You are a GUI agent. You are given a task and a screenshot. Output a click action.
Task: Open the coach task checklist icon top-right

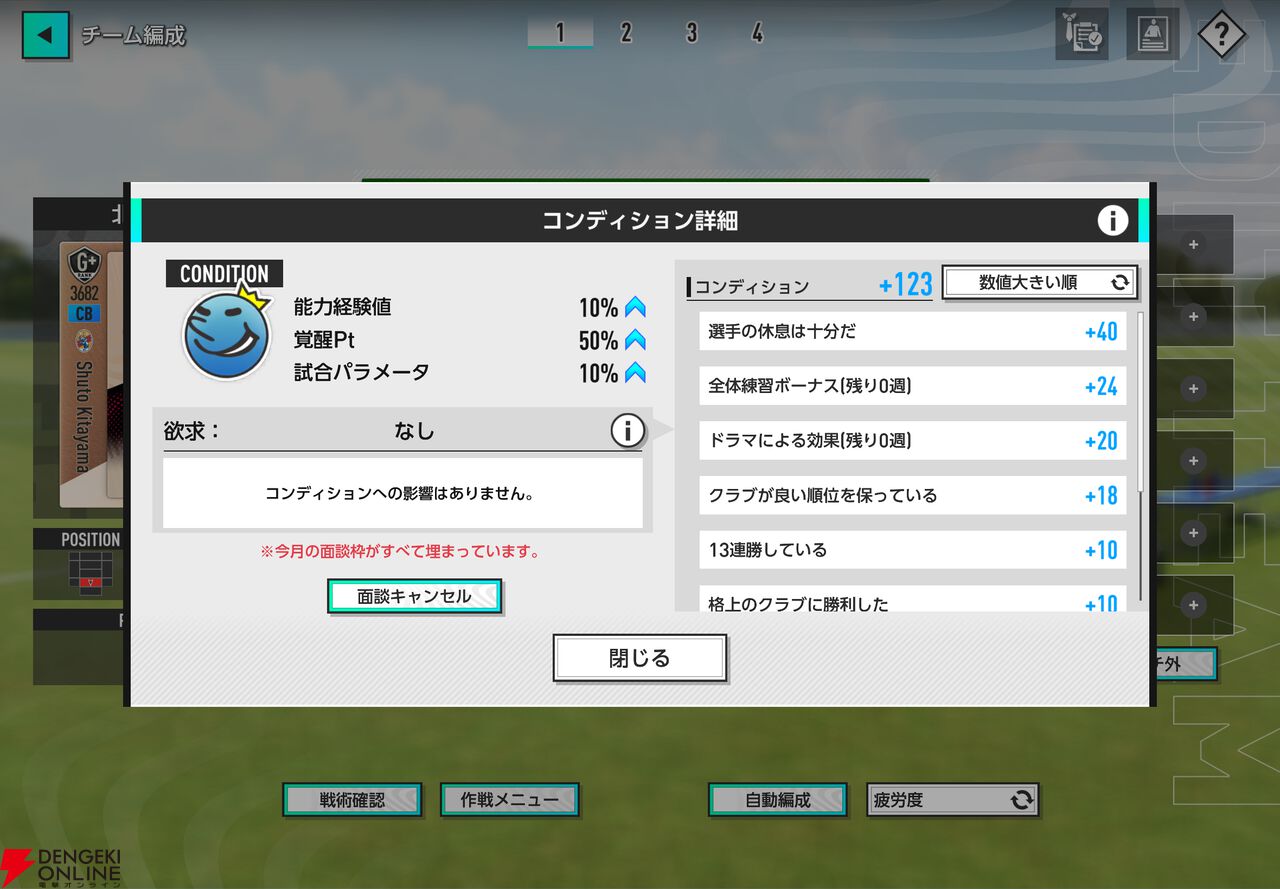point(1081,31)
